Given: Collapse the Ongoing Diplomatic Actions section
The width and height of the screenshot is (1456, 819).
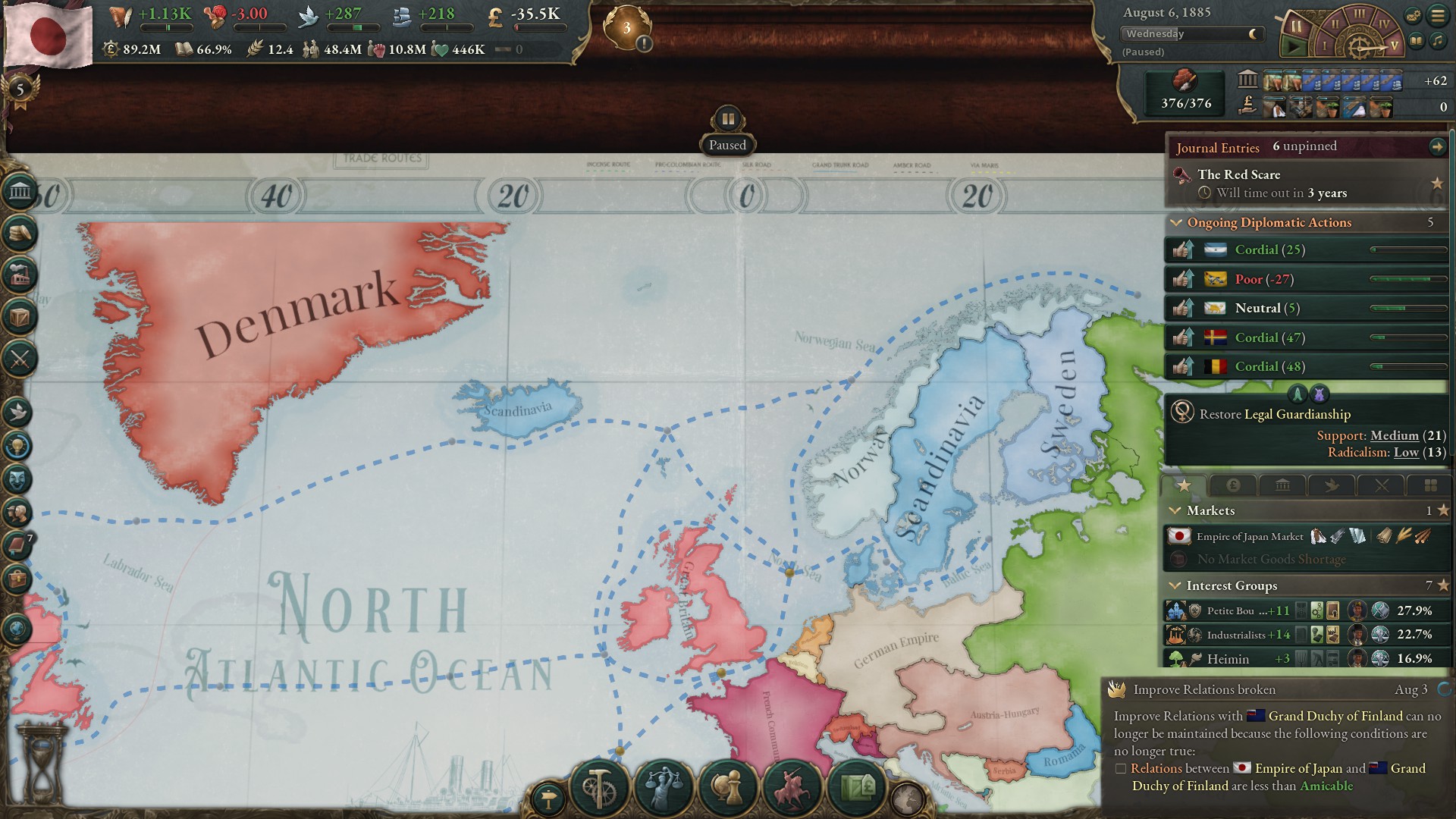Looking at the screenshot, I should point(1176,222).
